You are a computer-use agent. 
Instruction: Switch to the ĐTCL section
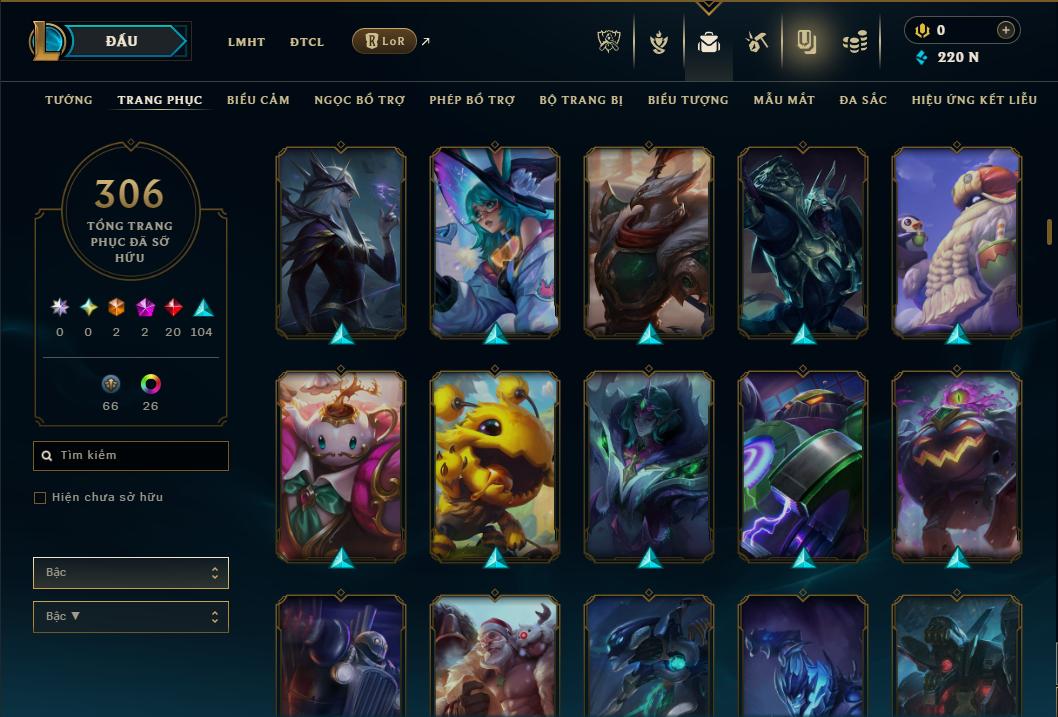tap(307, 42)
